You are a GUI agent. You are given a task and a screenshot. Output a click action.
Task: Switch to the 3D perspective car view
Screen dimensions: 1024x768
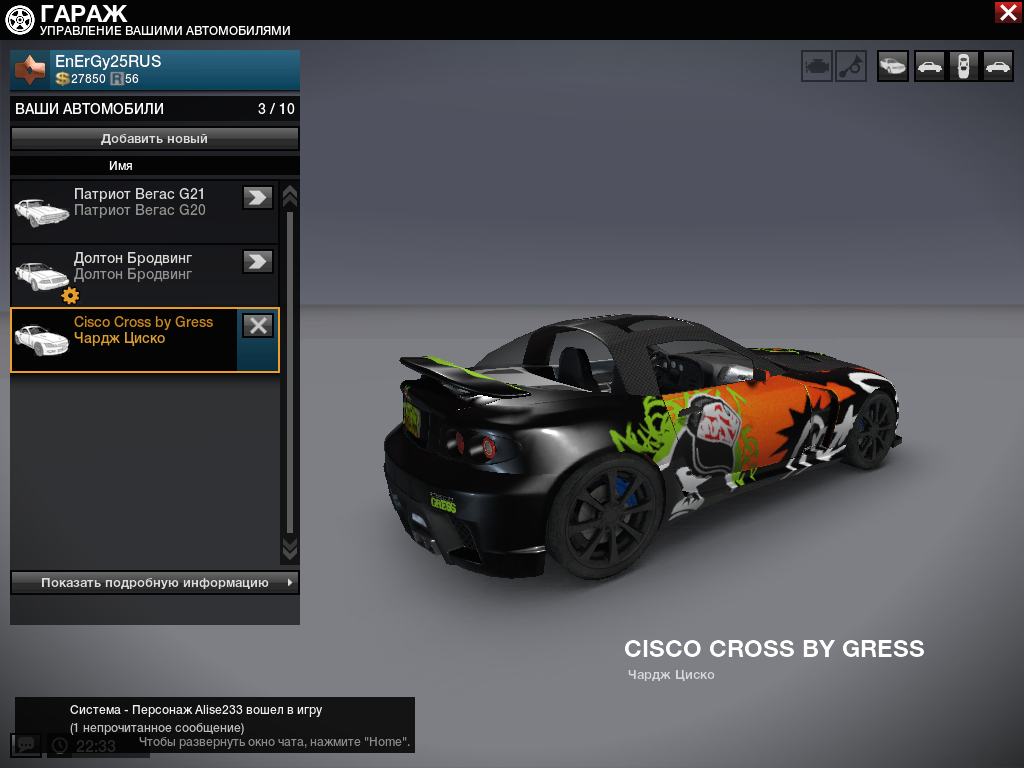[x=893, y=66]
